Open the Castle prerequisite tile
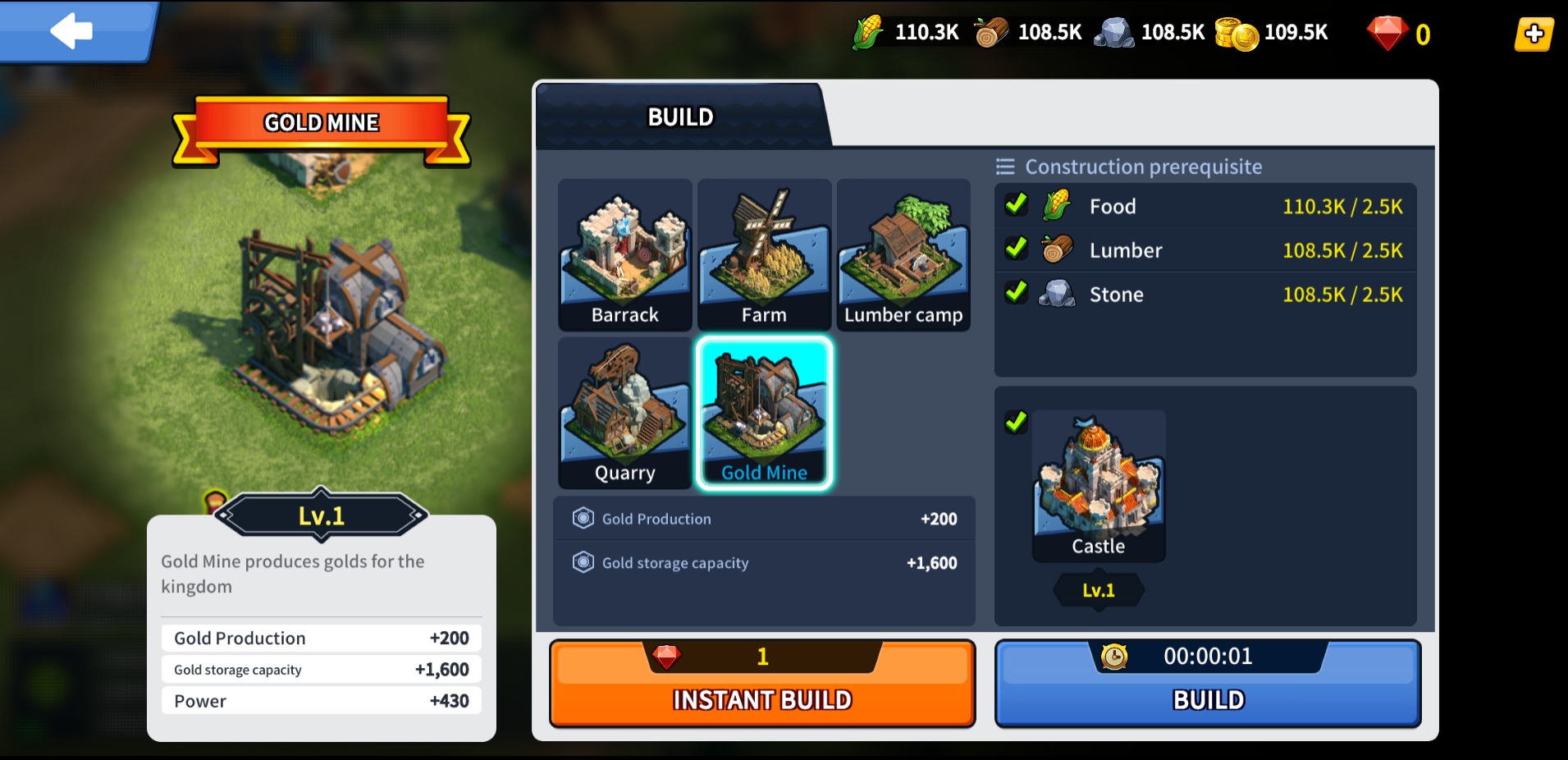Image resolution: width=1568 pixels, height=760 pixels. click(x=1098, y=486)
